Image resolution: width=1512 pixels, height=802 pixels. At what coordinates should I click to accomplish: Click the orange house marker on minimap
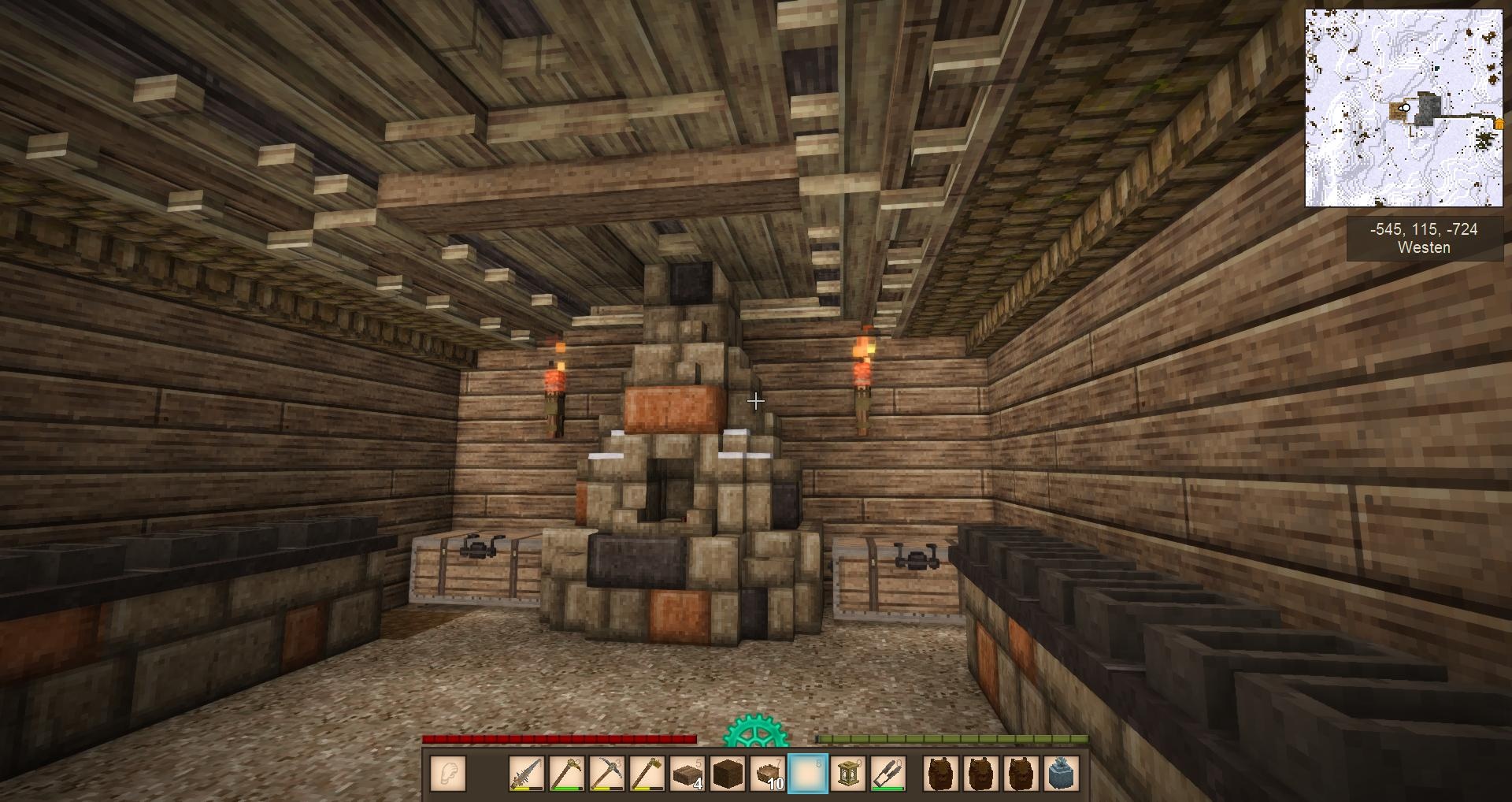pos(1499,124)
